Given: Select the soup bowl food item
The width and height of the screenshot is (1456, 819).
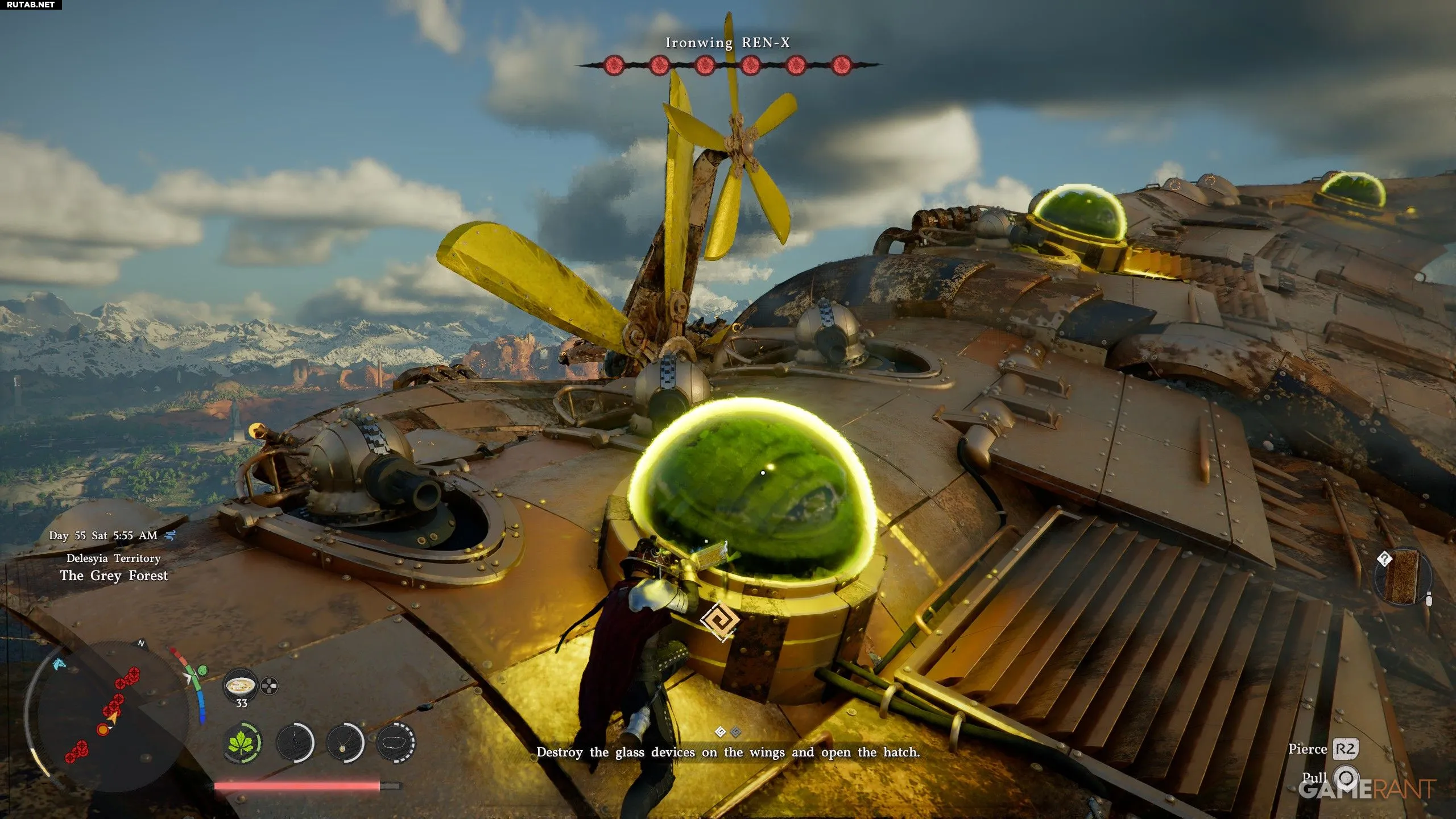Looking at the screenshot, I should click(239, 686).
